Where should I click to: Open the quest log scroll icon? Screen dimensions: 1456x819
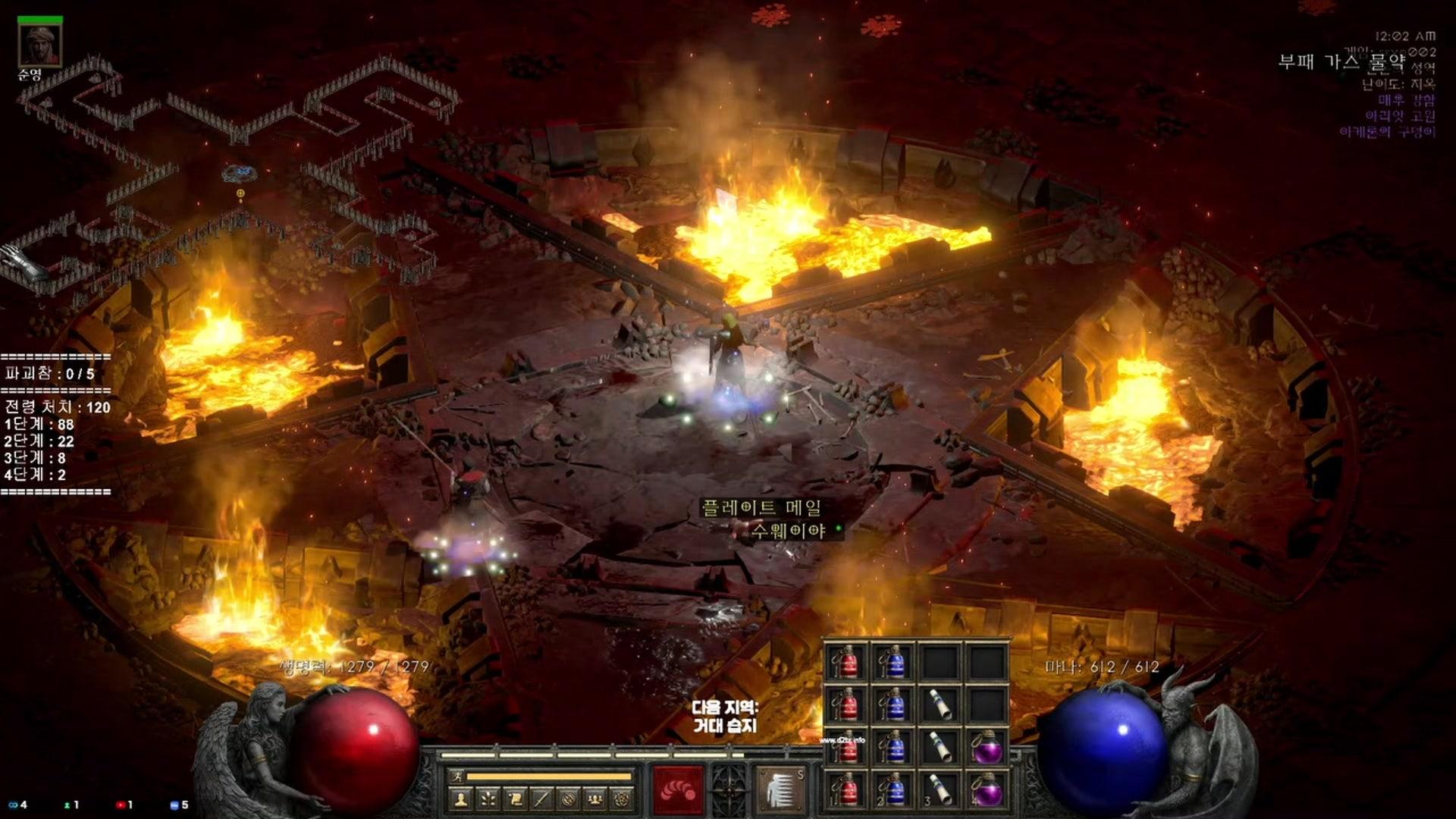515,799
